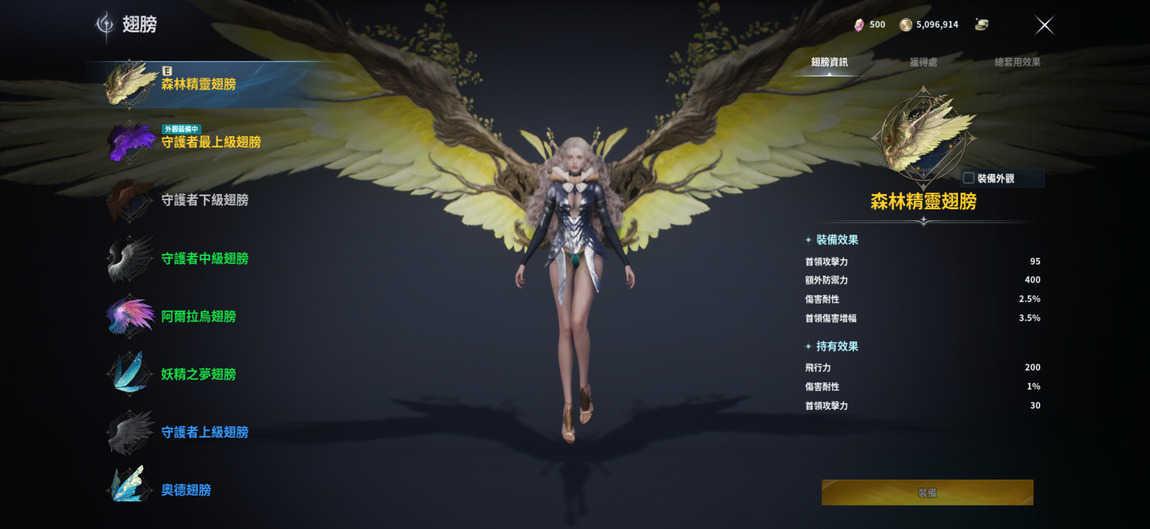
Task: Open the 獲得處 tab
Action: point(923,62)
